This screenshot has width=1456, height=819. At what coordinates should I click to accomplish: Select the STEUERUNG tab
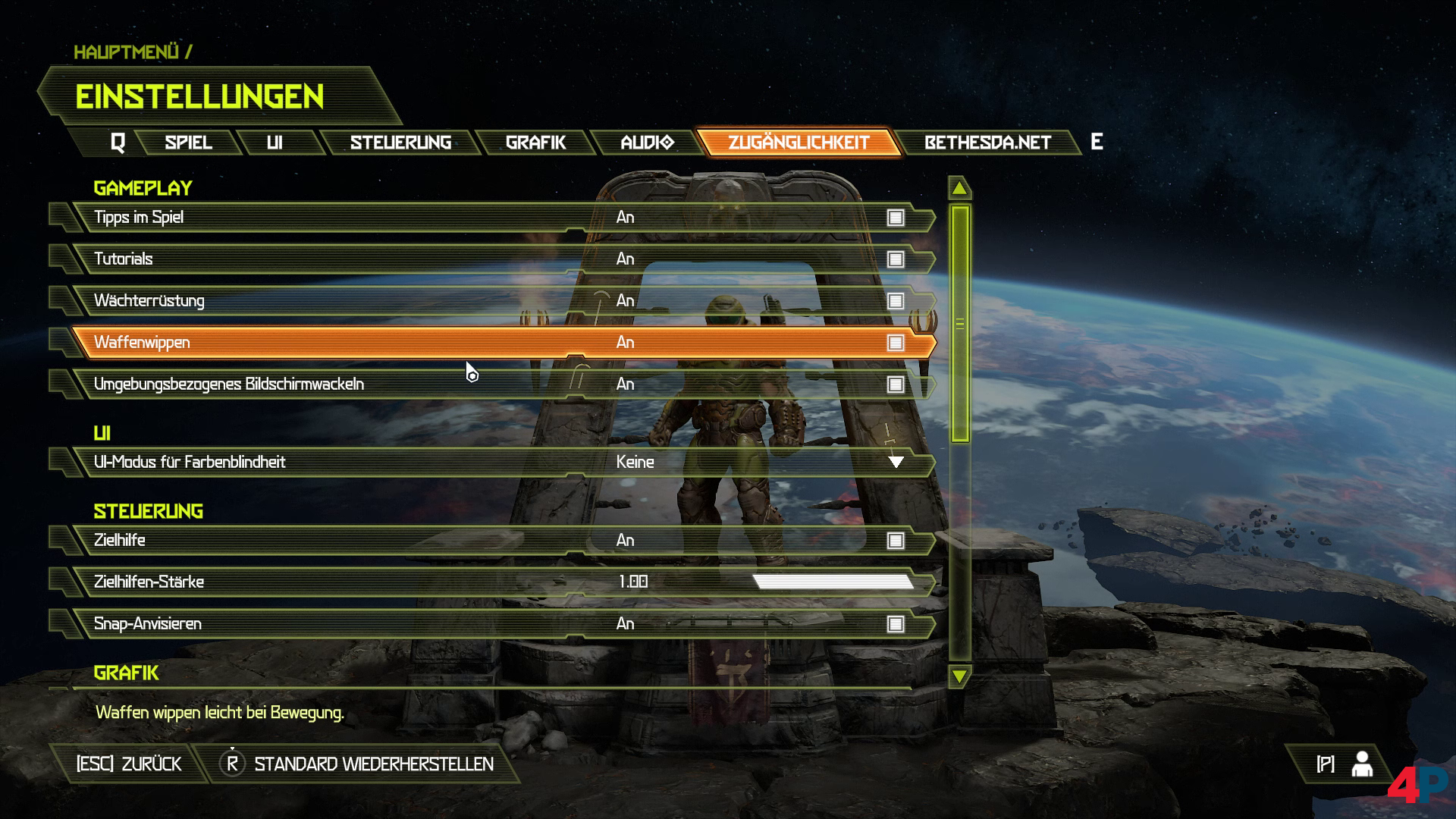[400, 143]
